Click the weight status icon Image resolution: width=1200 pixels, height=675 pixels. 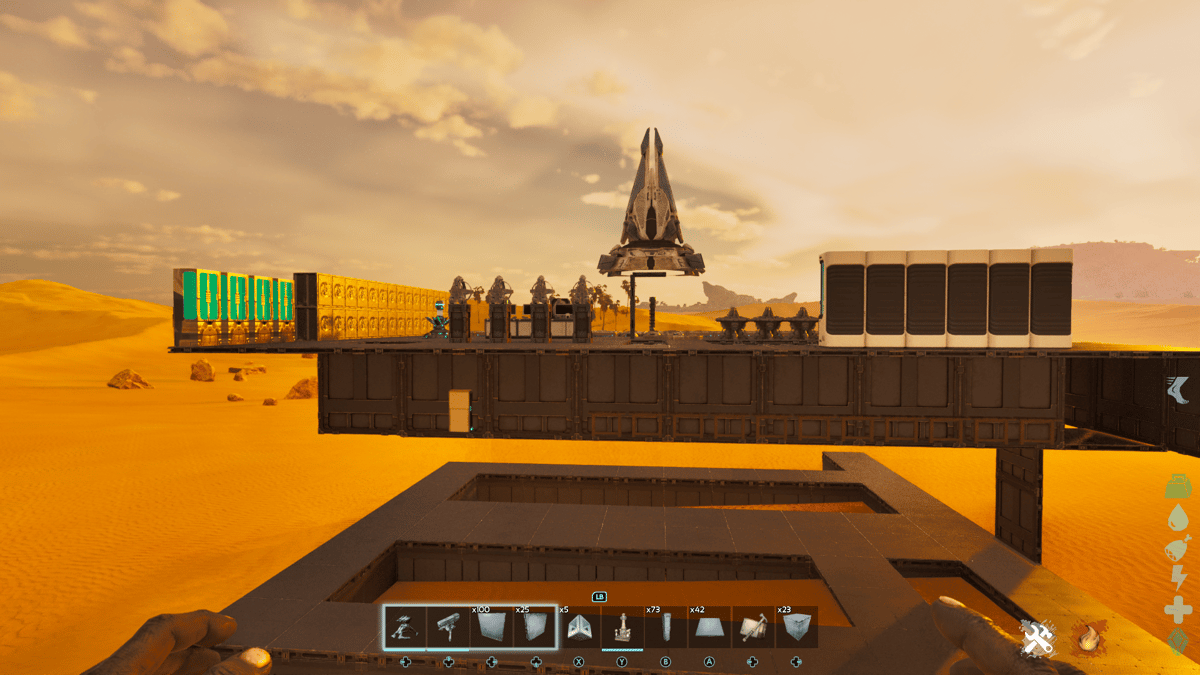tap(1178, 486)
